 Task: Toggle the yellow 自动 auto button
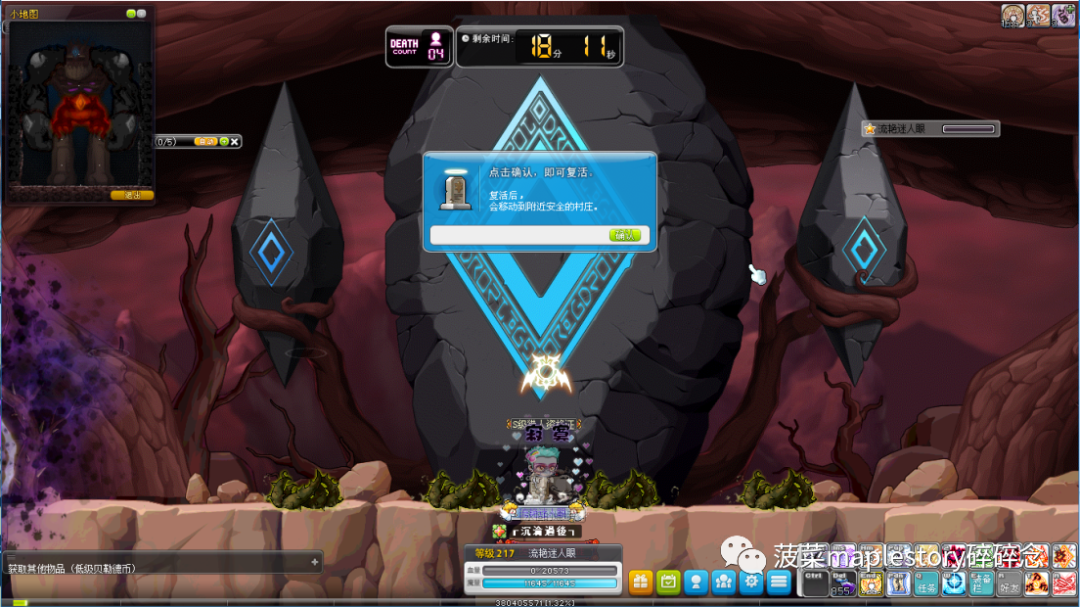point(205,142)
